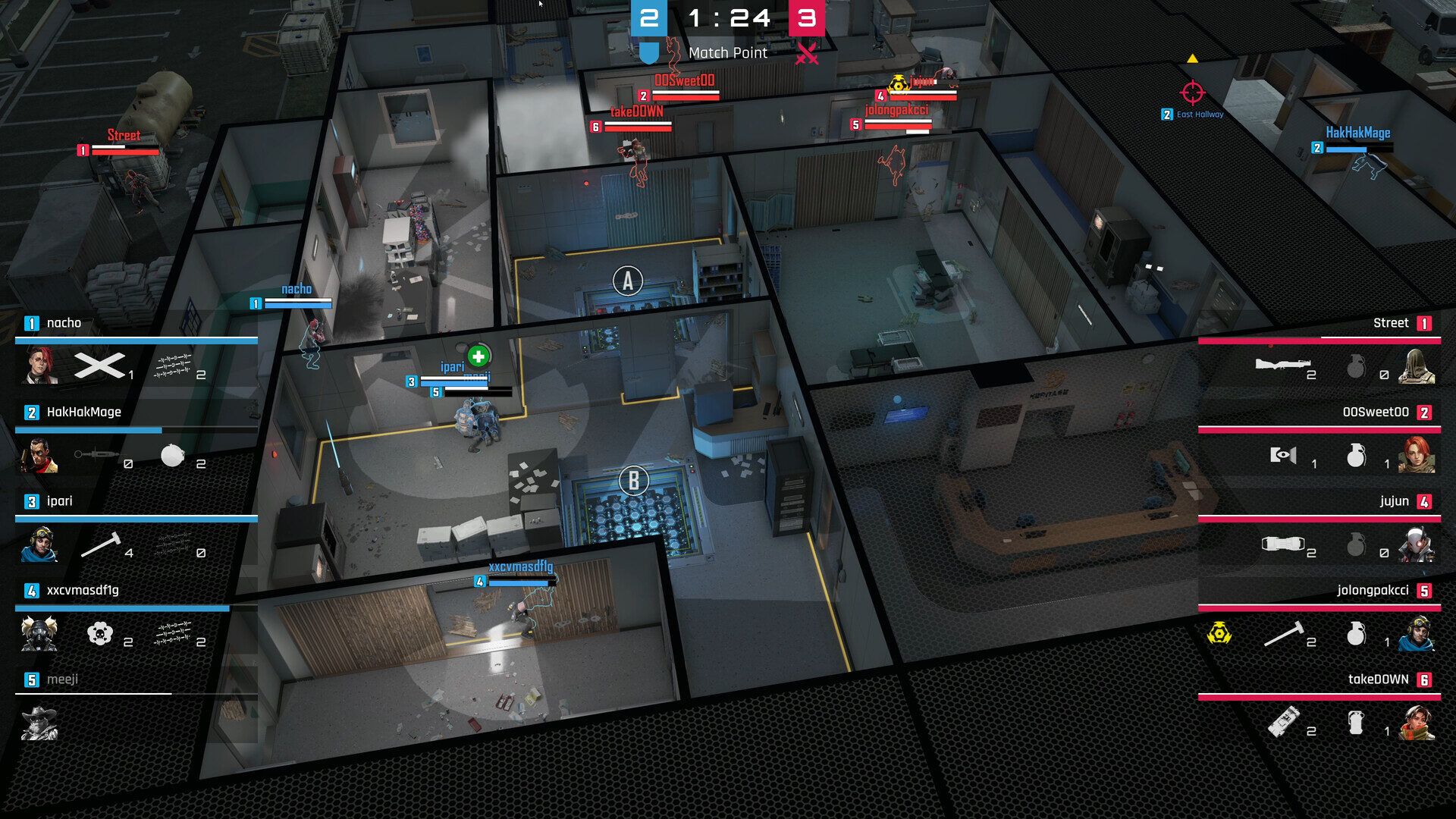Pick meeji's cowboy hat portrait
Screen dimensions: 1456x819
point(39,723)
